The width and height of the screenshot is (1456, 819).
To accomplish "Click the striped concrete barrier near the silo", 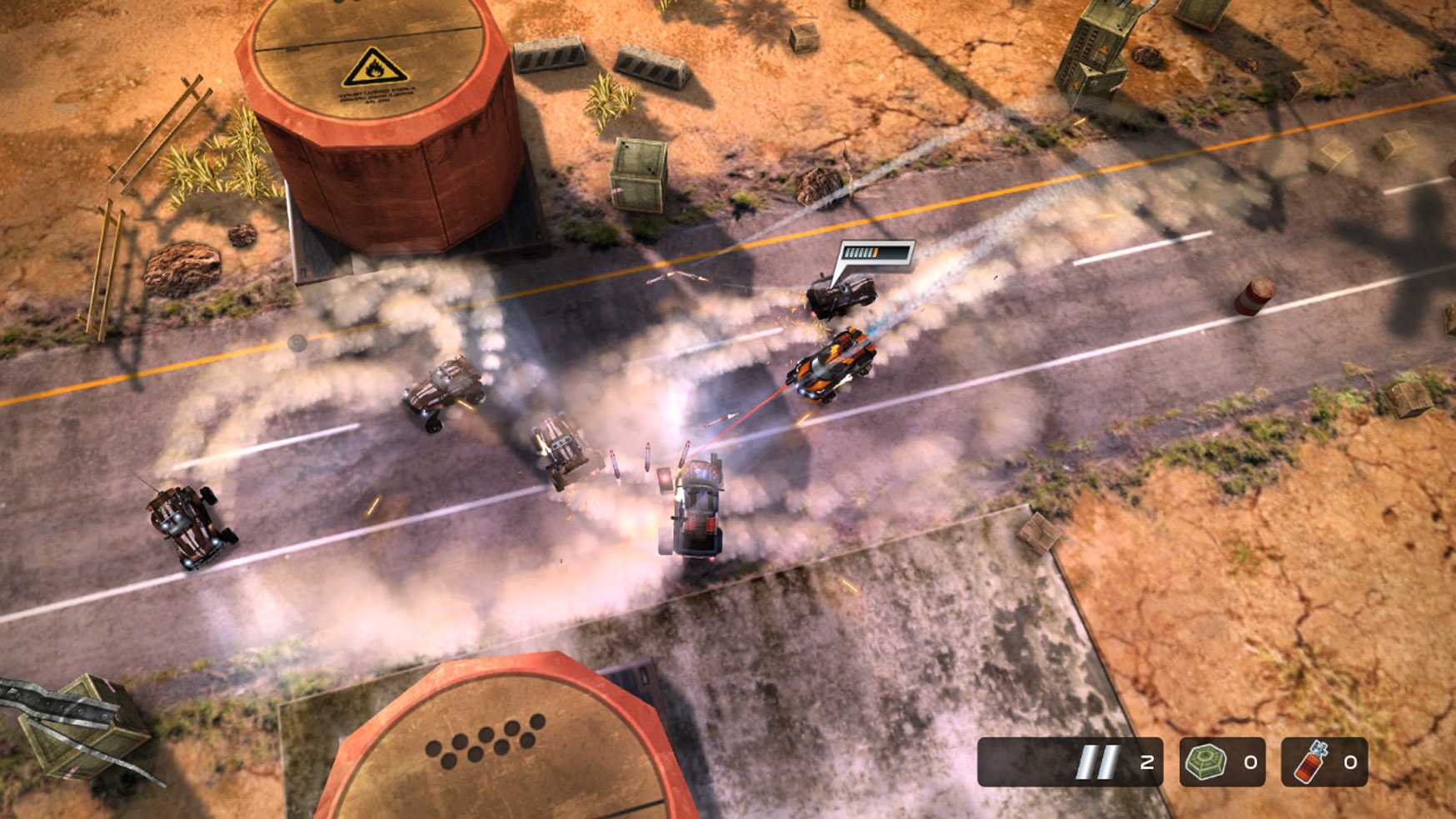I will click(x=550, y=57).
